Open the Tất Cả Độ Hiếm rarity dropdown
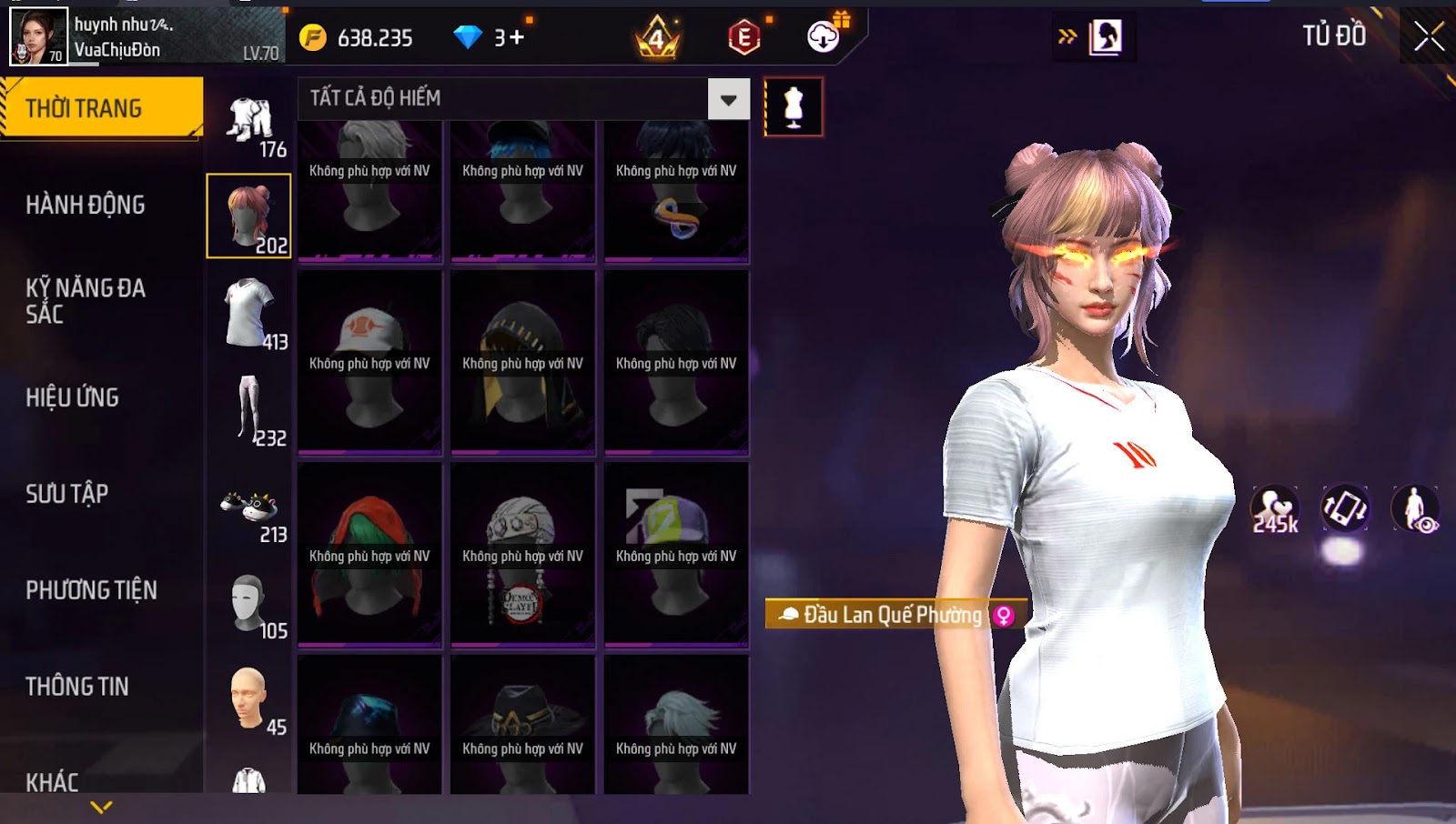Screen dimensions: 1456x824 (x=728, y=99)
